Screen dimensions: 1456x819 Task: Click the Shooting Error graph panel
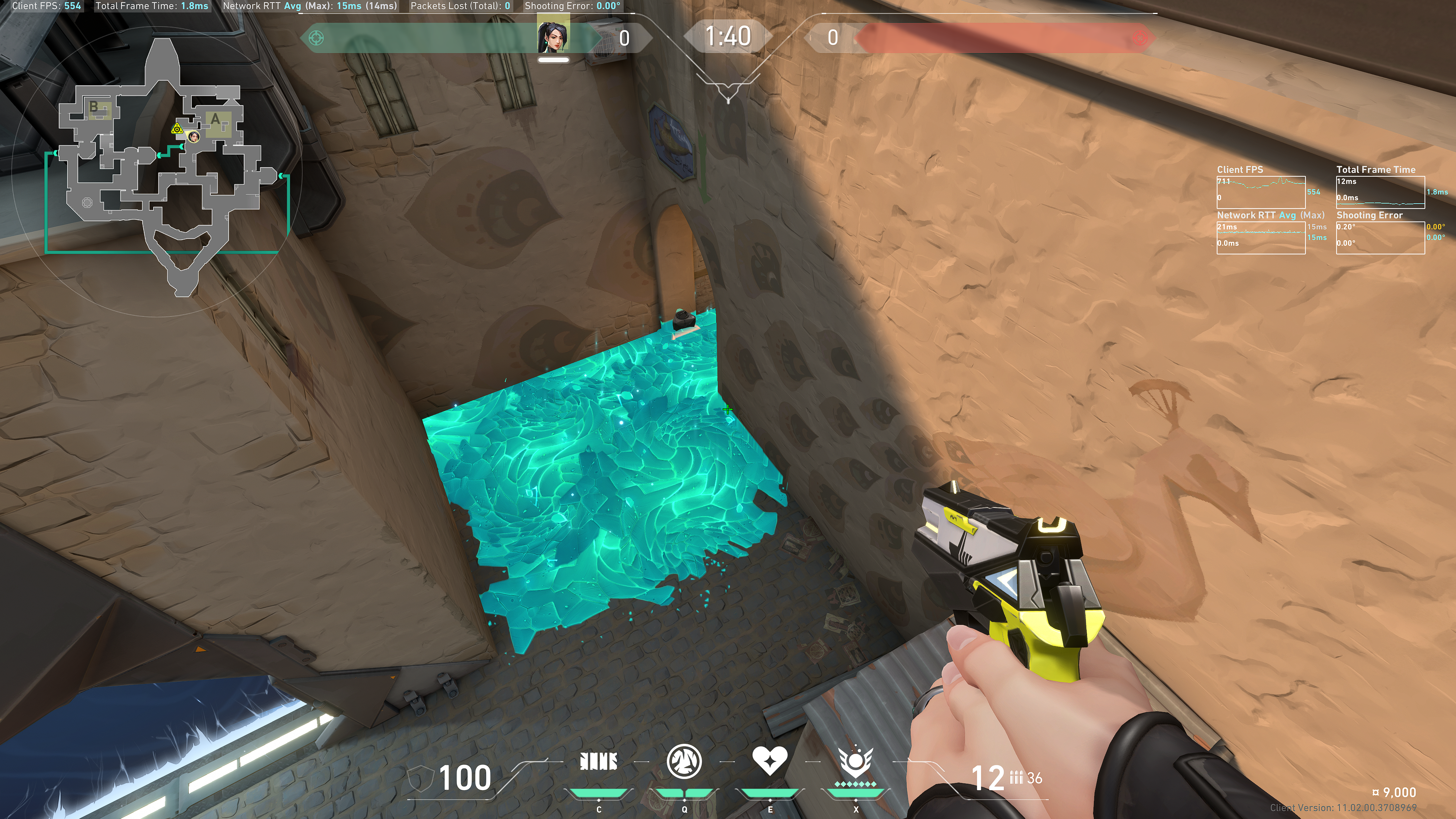tap(1380, 237)
